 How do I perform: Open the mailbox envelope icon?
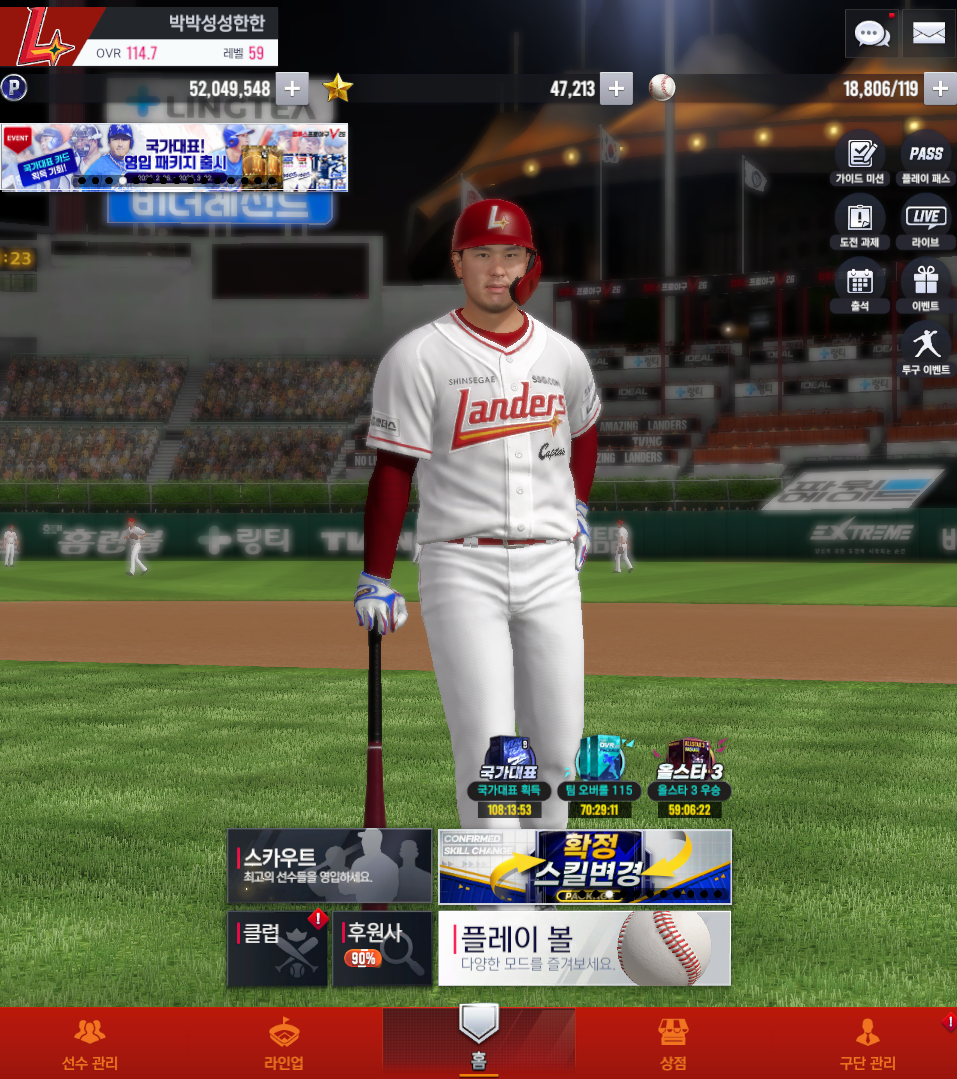click(x=929, y=34)
